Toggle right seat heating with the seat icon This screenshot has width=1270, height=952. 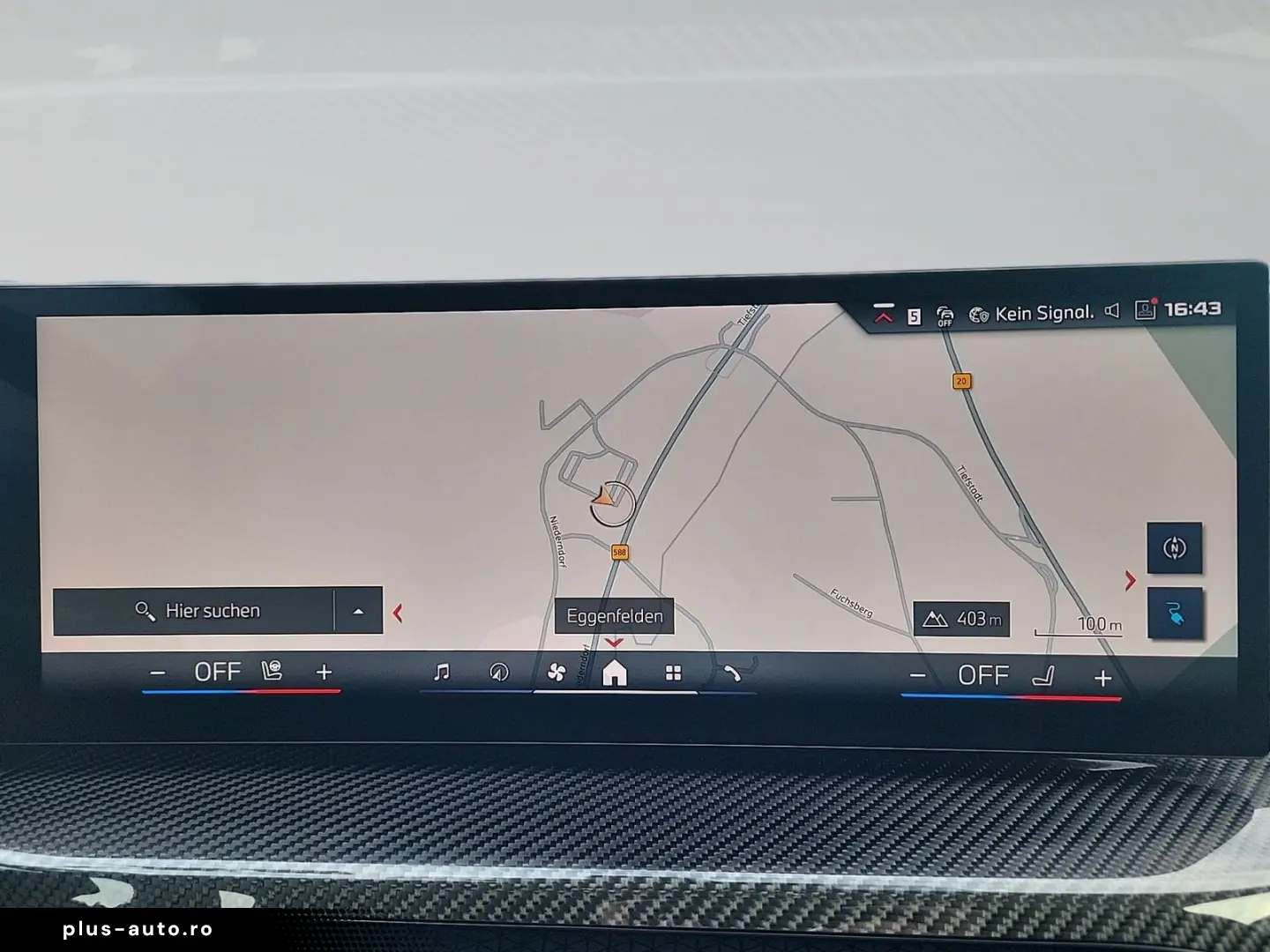[1045, 676]
